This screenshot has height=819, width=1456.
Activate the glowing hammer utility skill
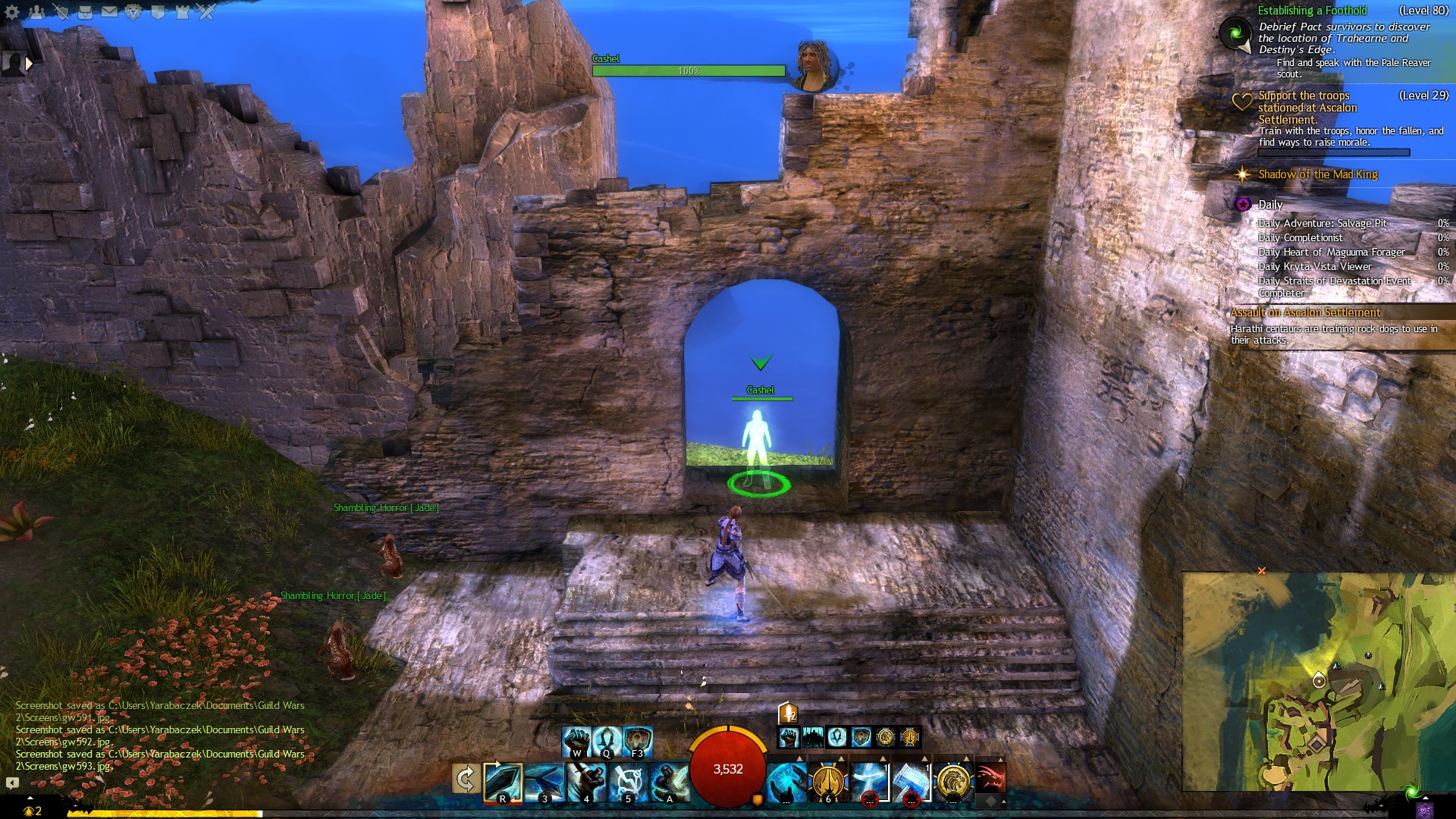tap(911, 782)
